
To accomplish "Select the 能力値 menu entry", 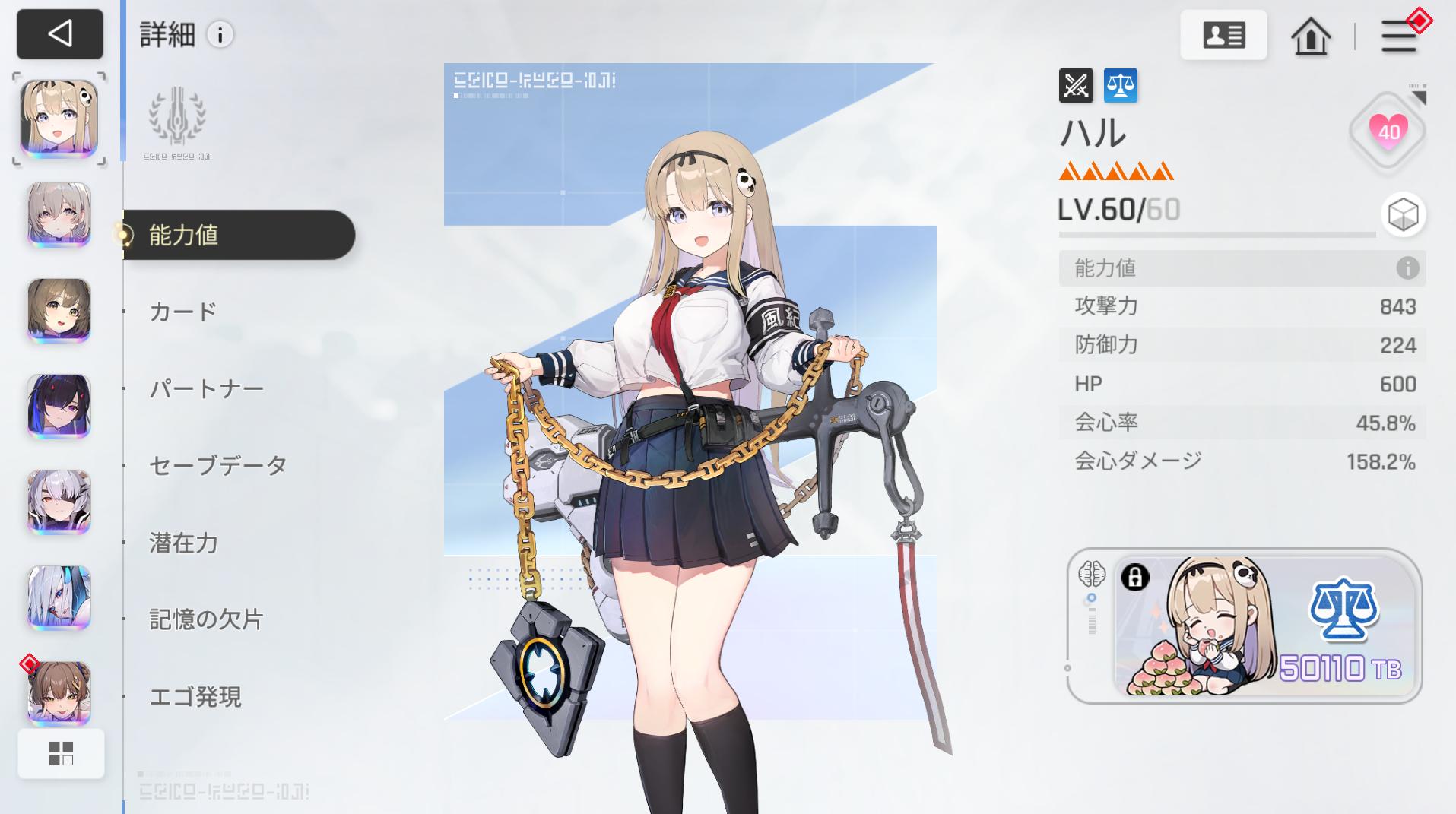I will (184, 236).
